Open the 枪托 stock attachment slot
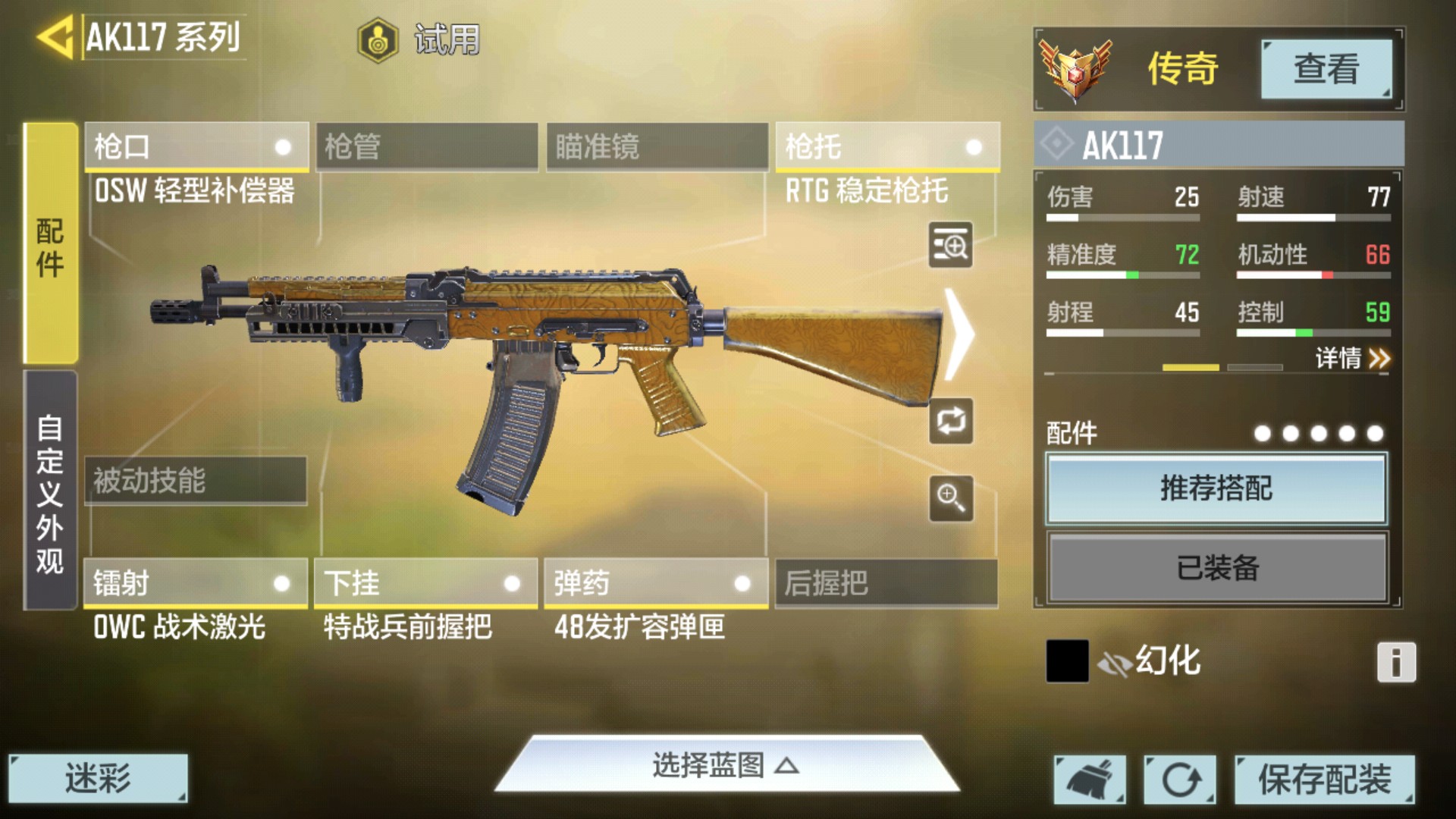The image size is (1456, 819). (886, 146)
